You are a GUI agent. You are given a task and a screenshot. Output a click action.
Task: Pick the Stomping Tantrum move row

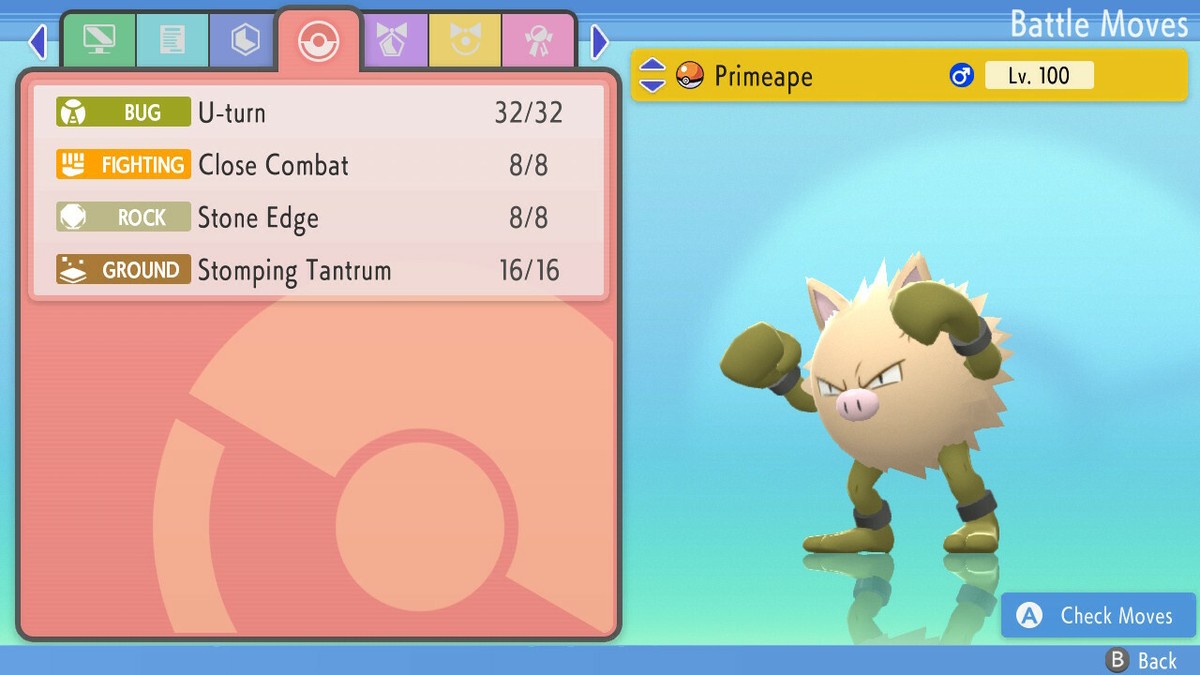318,270
